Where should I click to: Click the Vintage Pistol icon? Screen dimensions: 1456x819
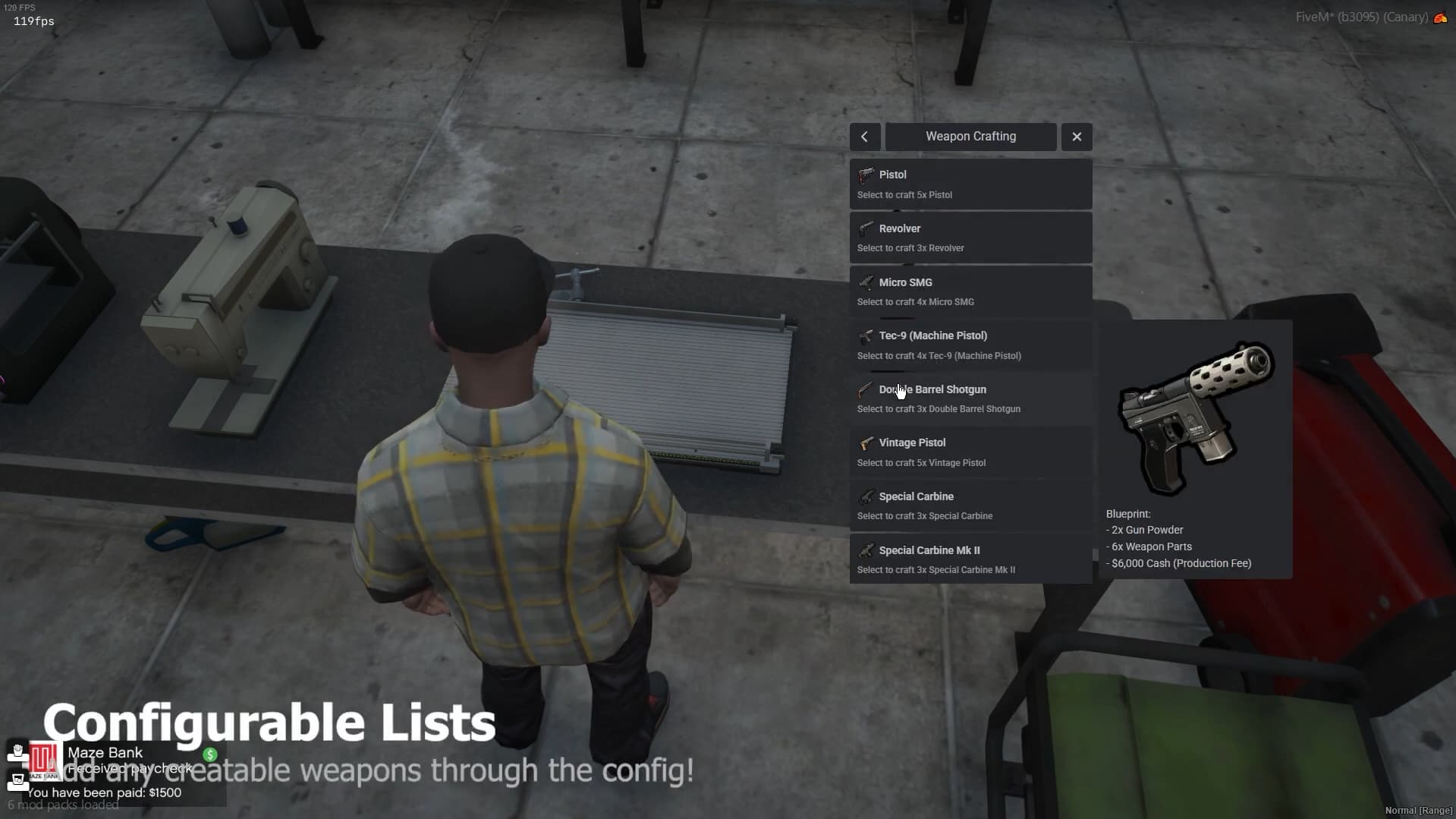(866, 443)
